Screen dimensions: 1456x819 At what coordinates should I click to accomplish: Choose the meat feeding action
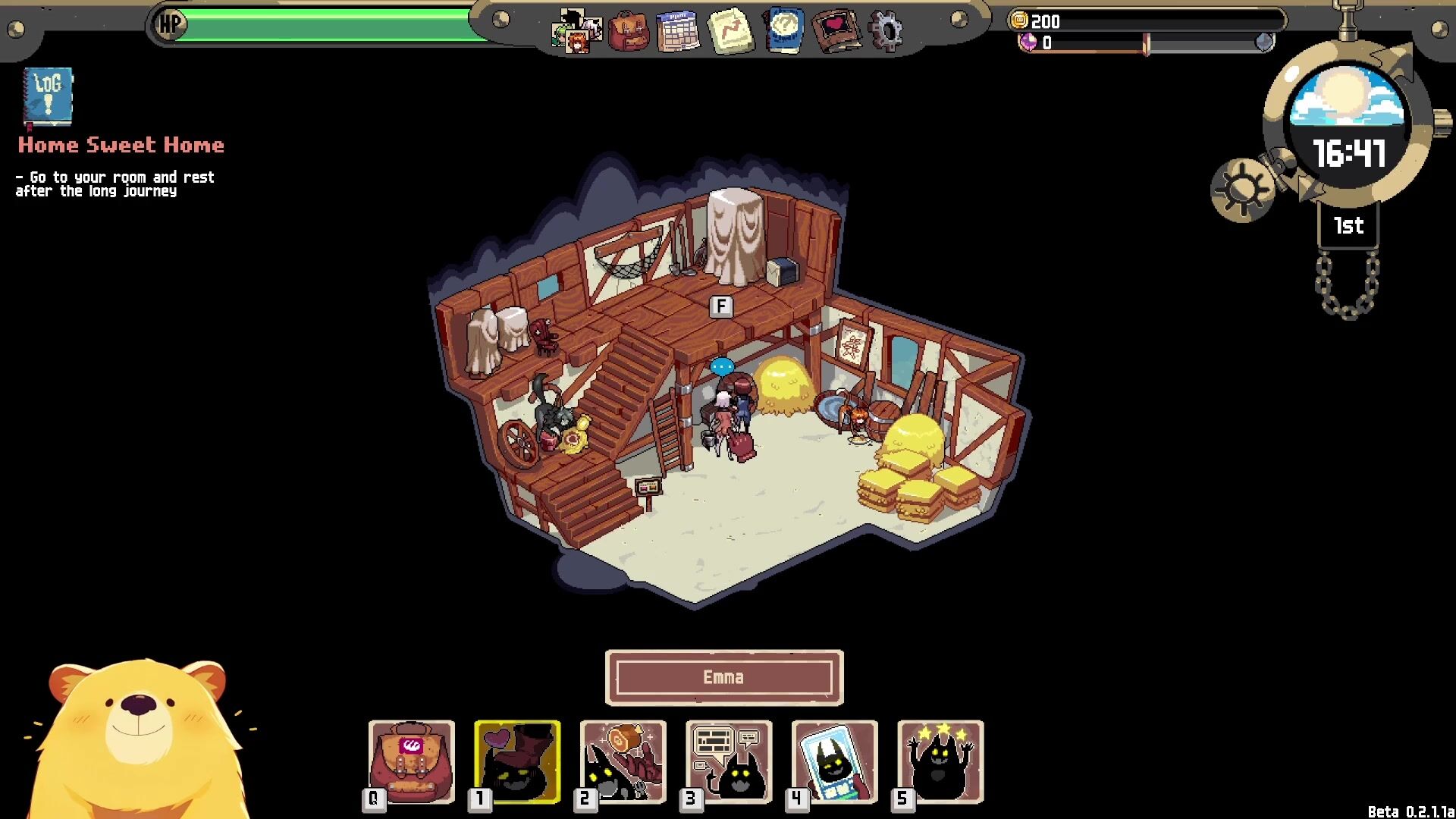623,761
